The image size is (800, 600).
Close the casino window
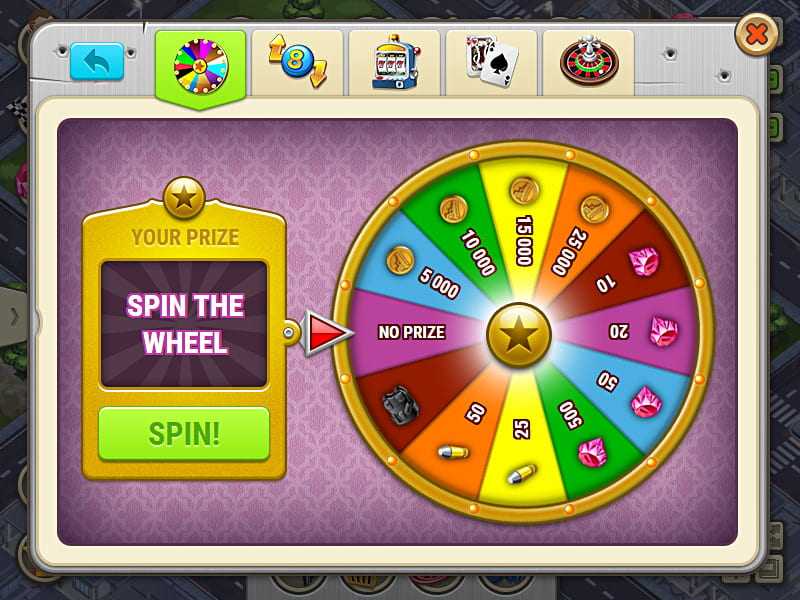(757, 37)
